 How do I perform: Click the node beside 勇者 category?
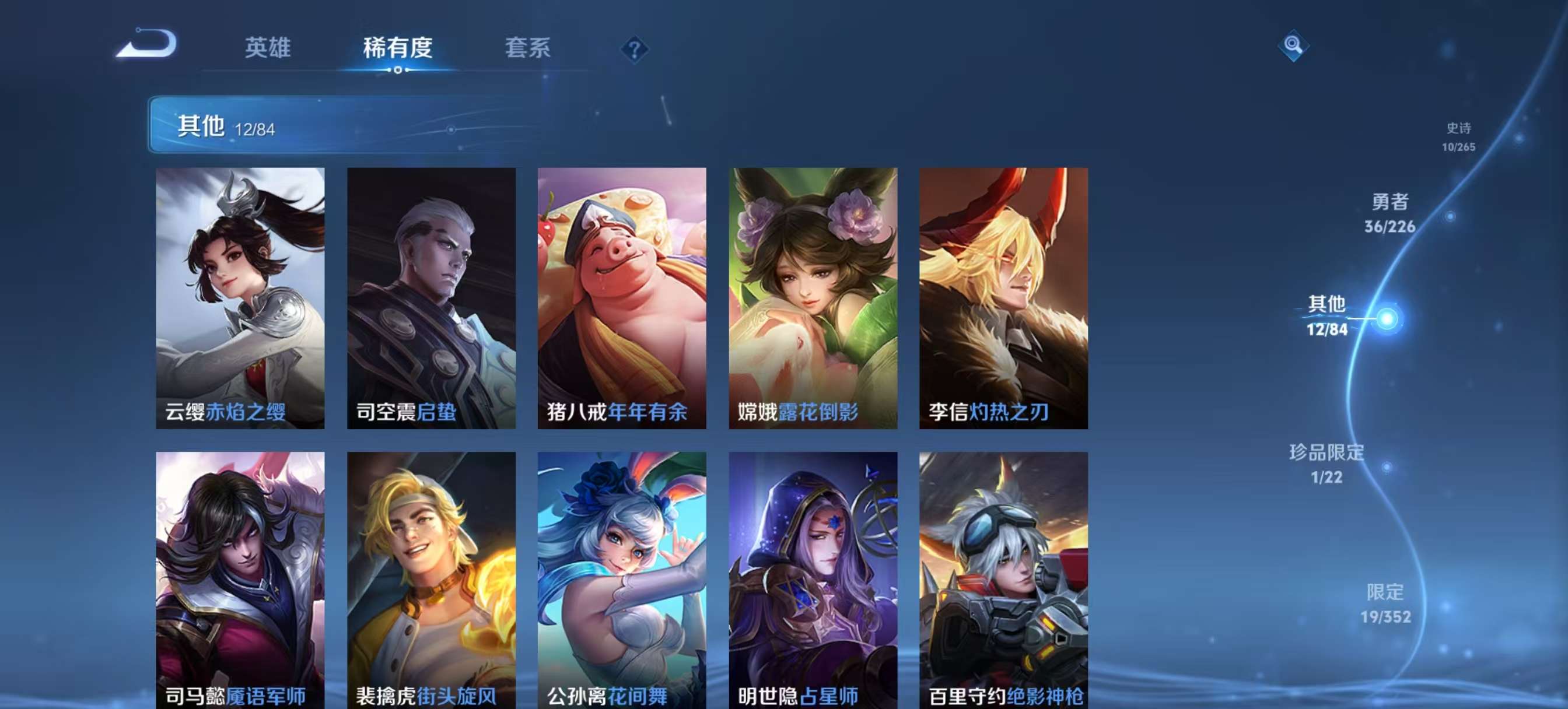point(1452,216)
